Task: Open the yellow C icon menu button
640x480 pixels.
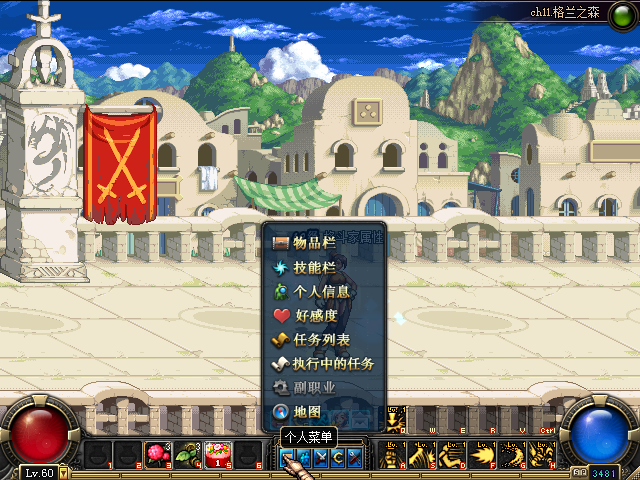Action: (x=337, y=457)
